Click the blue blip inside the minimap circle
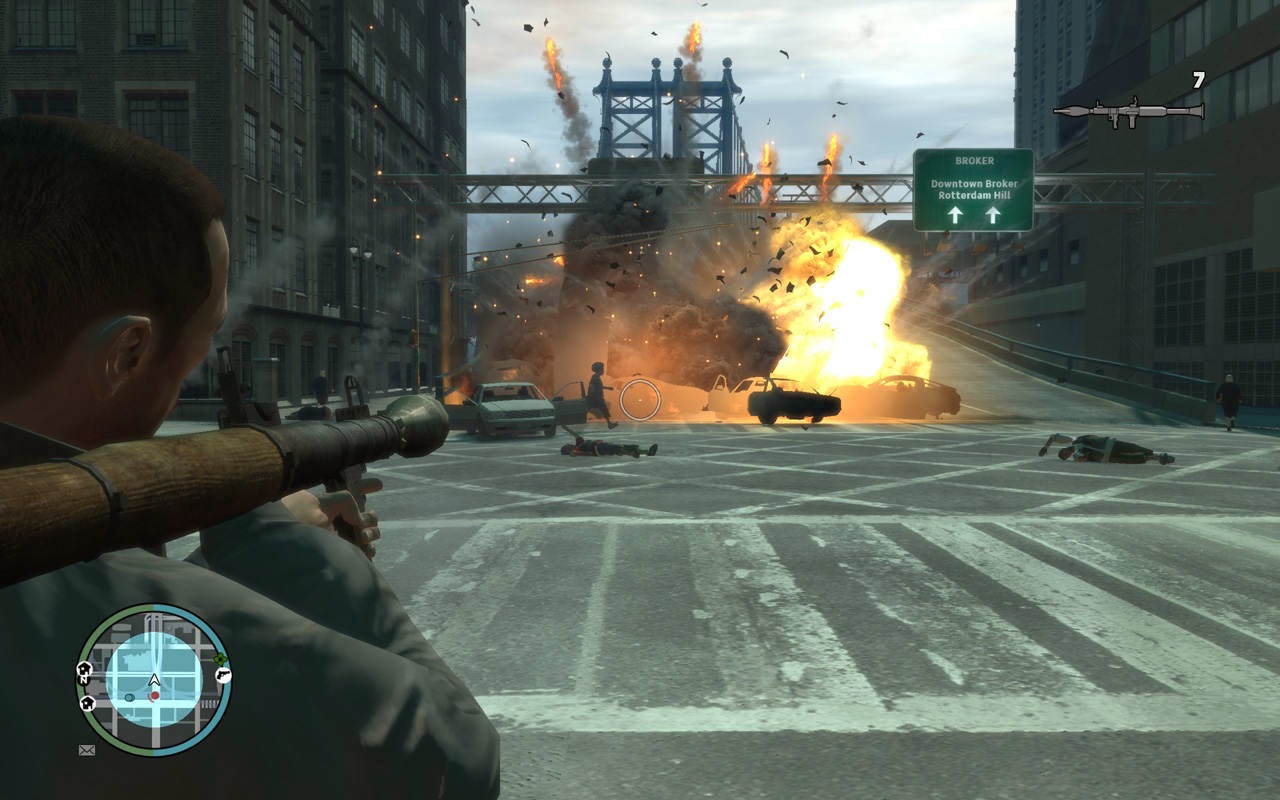This screenshot has width=1280, height=800. pyautogui.click(x=130, y=697)
